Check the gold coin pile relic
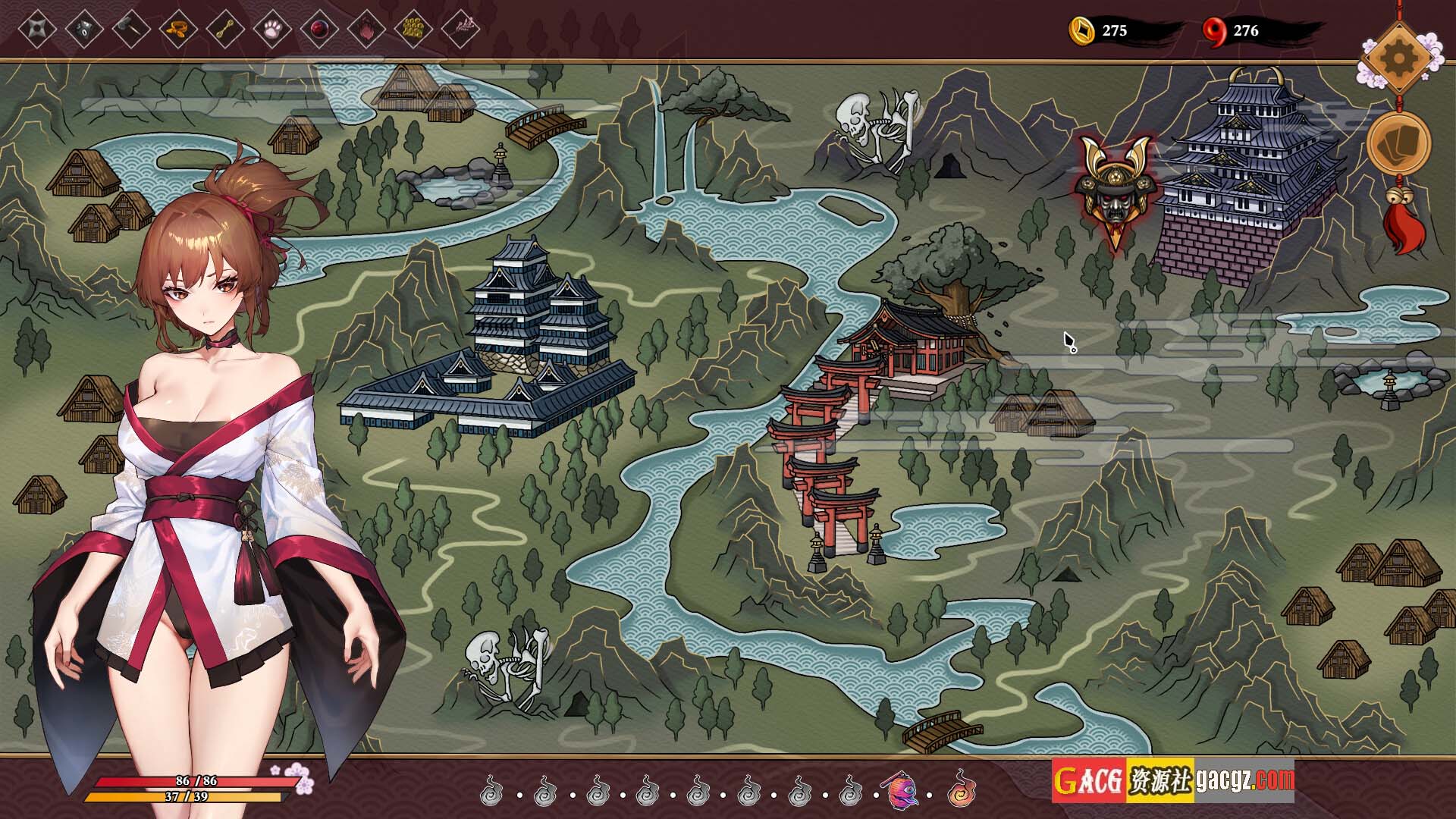This screenshot has width=1456, height=819. [413, 30]
